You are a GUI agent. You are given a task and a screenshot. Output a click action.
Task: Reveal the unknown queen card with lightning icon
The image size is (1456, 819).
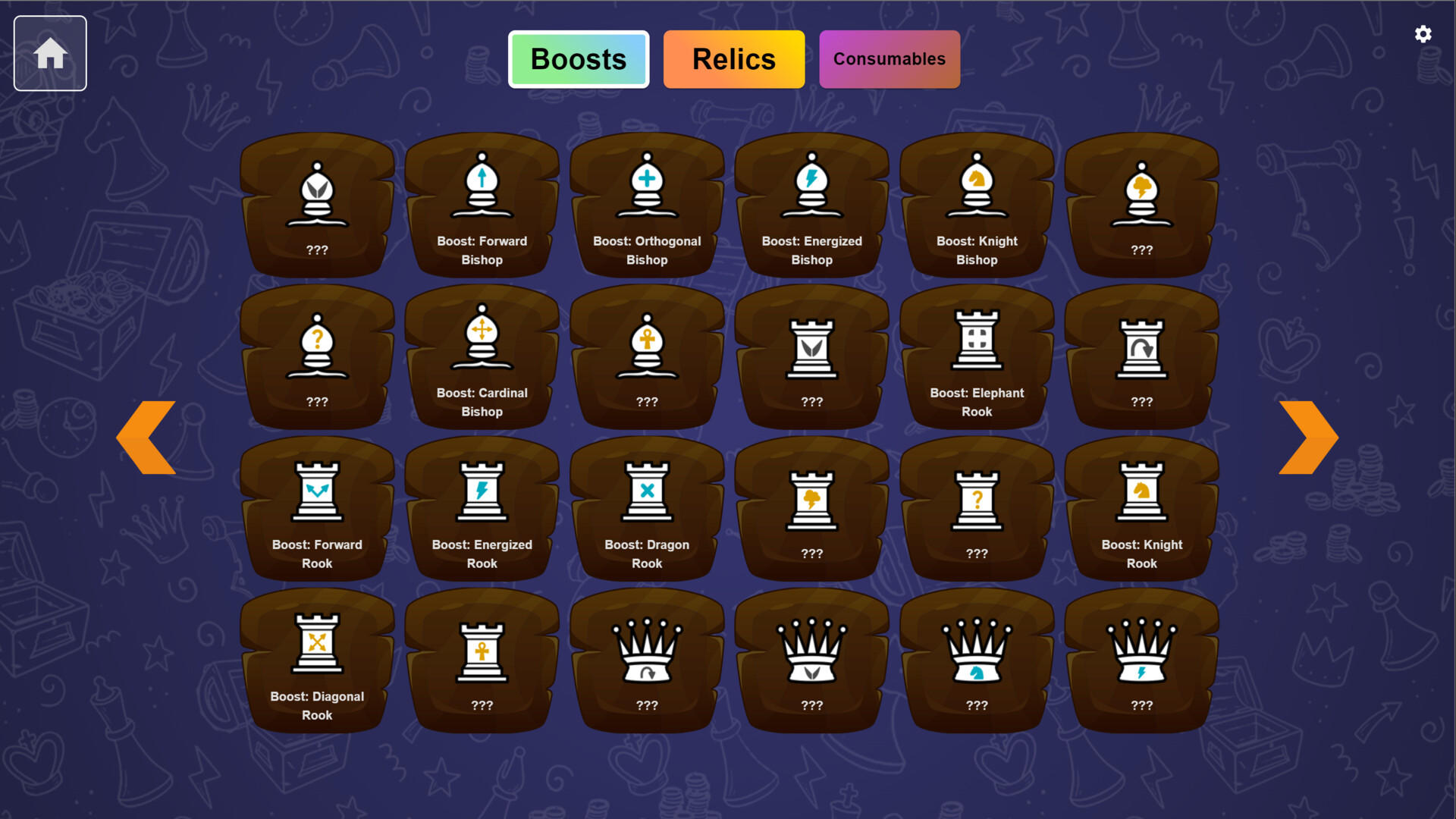[1141, 660]
